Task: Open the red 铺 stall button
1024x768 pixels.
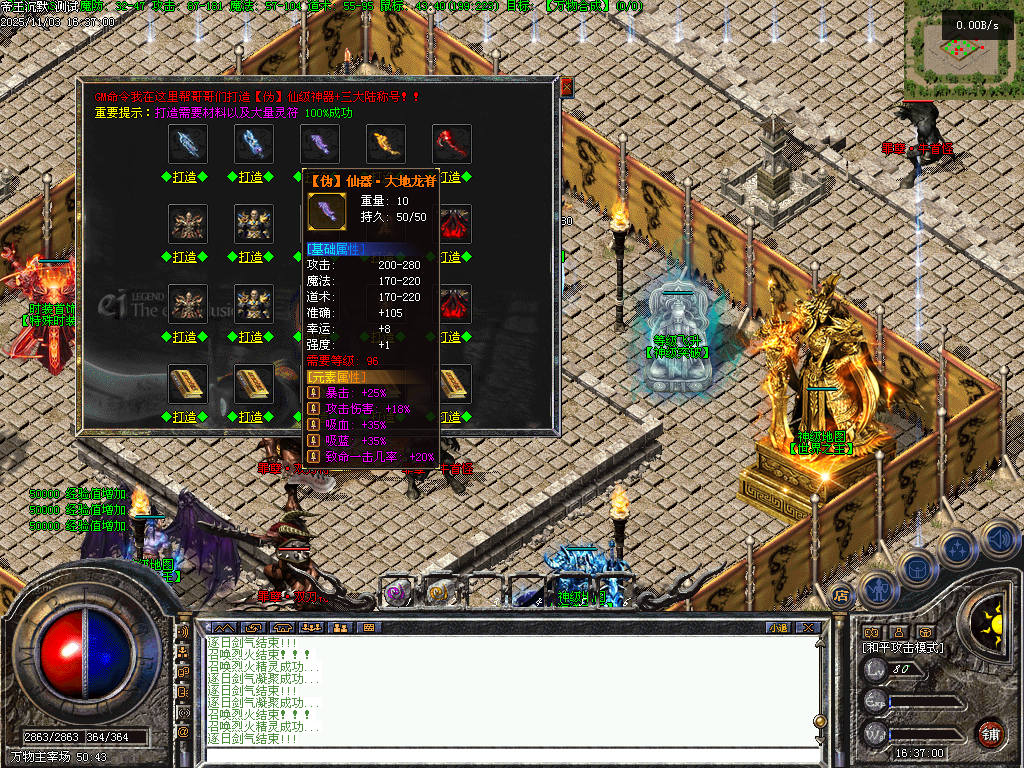Action: [x=990, y=731]
